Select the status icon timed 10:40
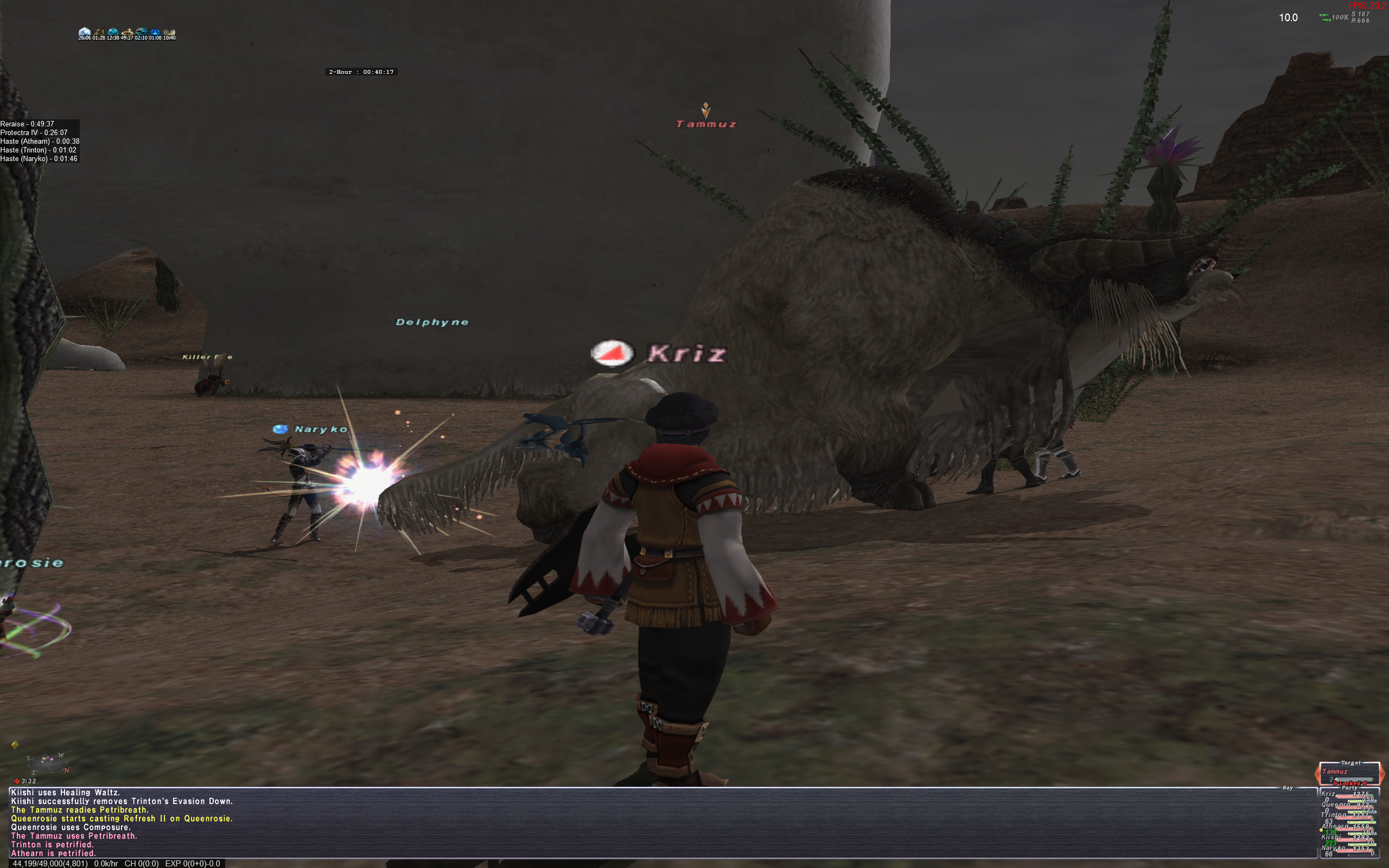The height and width of the screenshot is (868, 1389). click(x=169, y=31)
